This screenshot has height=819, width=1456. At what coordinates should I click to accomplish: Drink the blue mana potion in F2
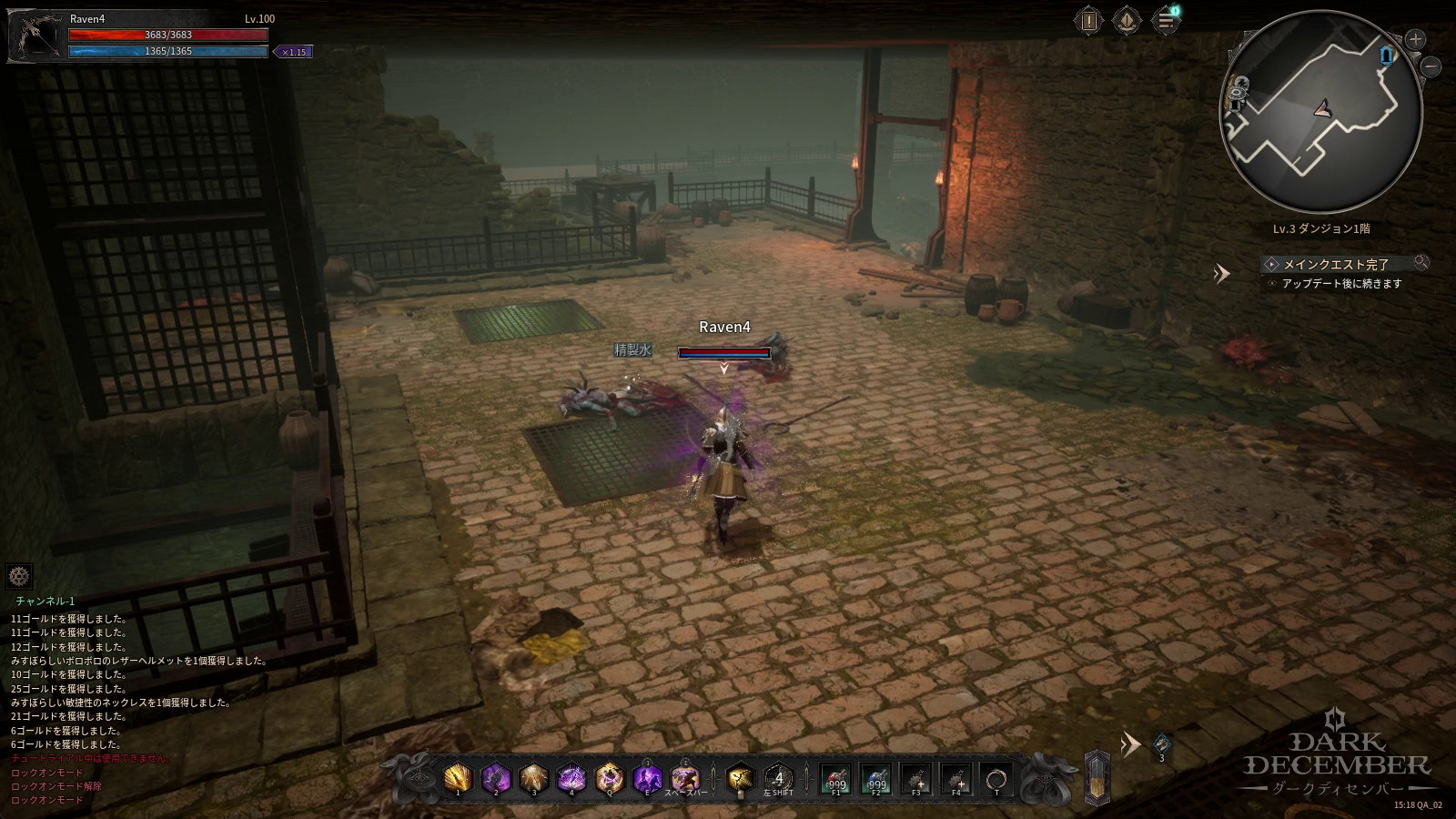click(x=875, y=780)
